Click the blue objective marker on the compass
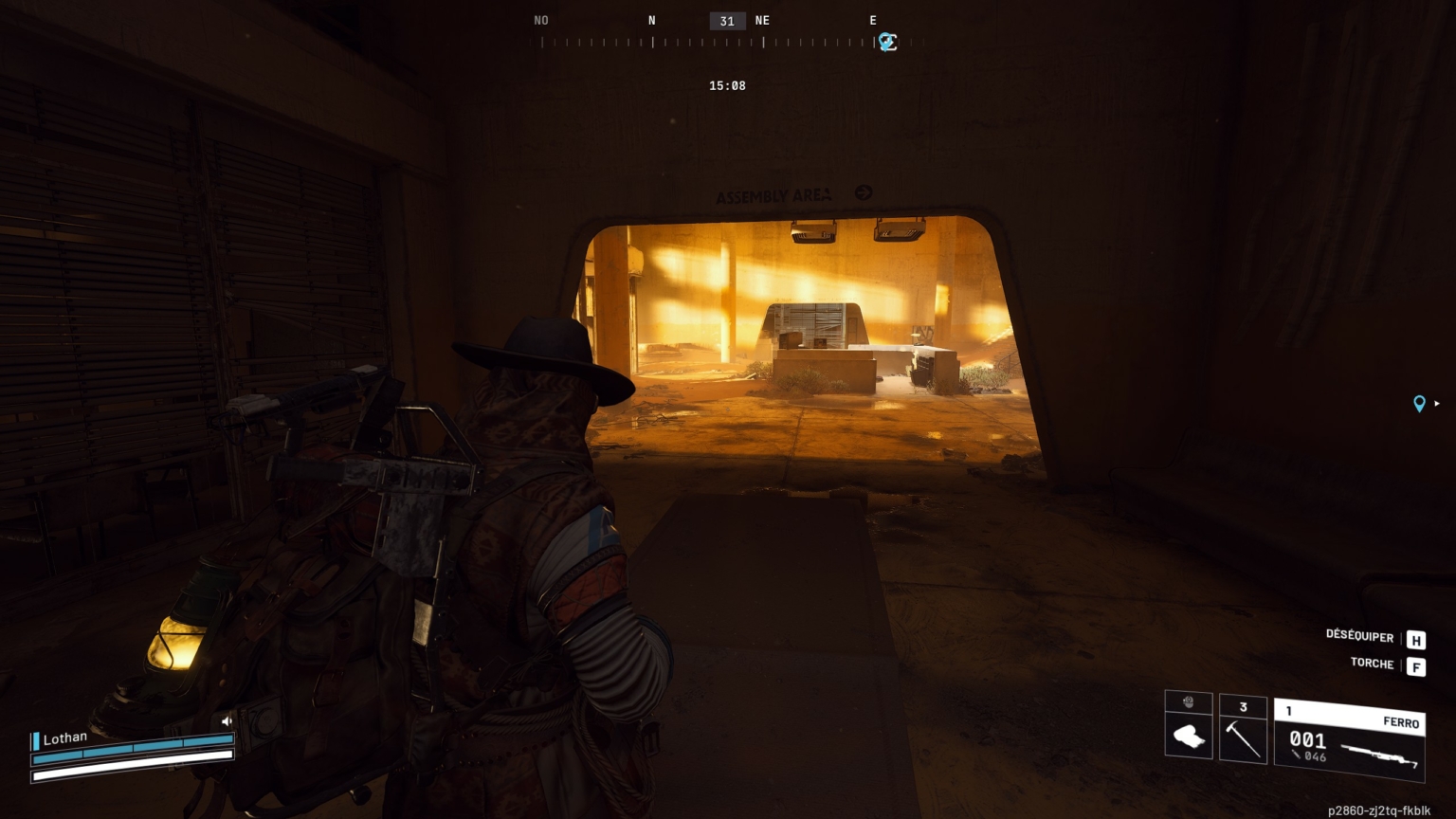The height and width of the screenshot is (819, 1456). [x=887, y=42]
